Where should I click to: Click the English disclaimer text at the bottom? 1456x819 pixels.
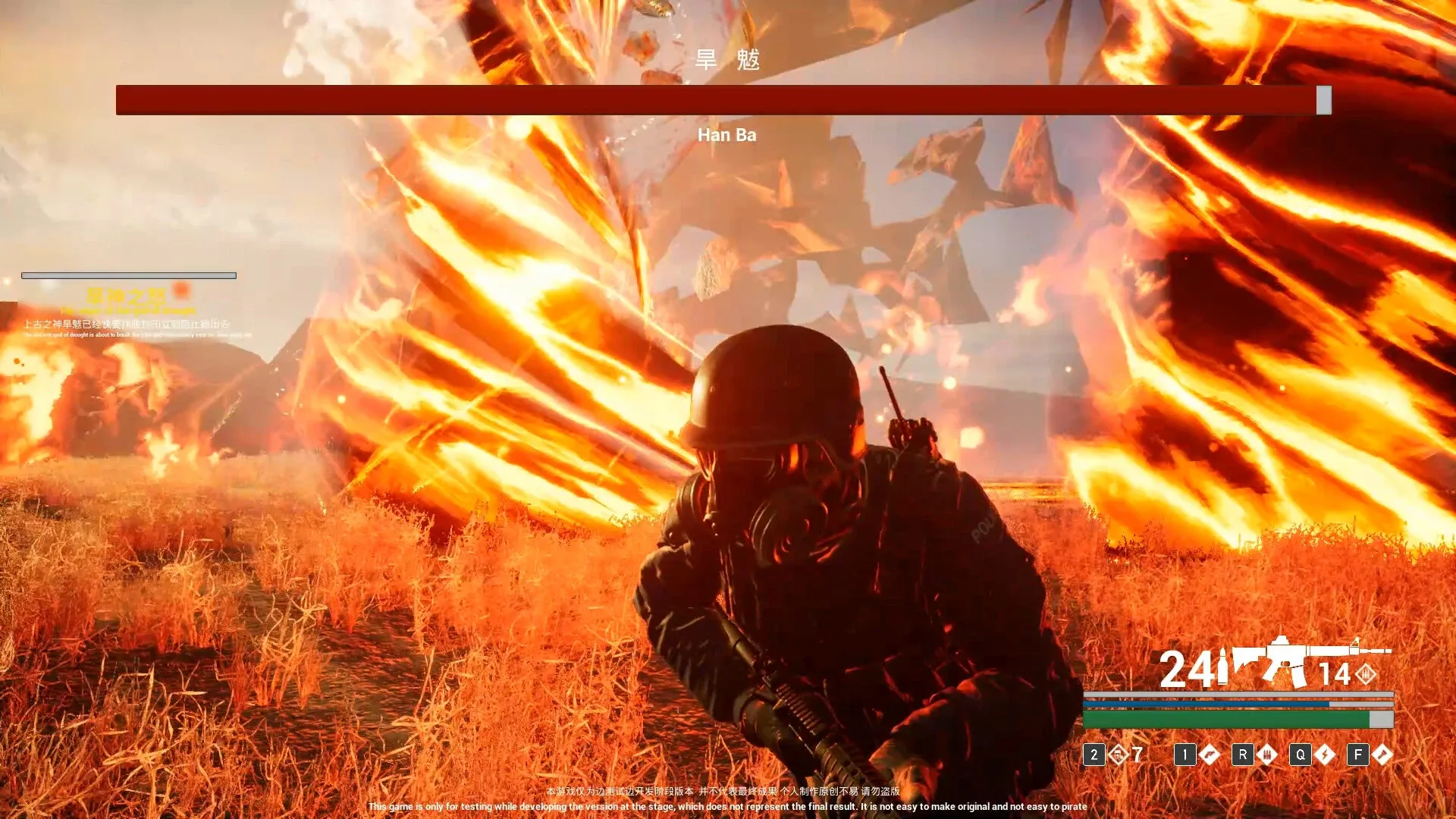726,807
